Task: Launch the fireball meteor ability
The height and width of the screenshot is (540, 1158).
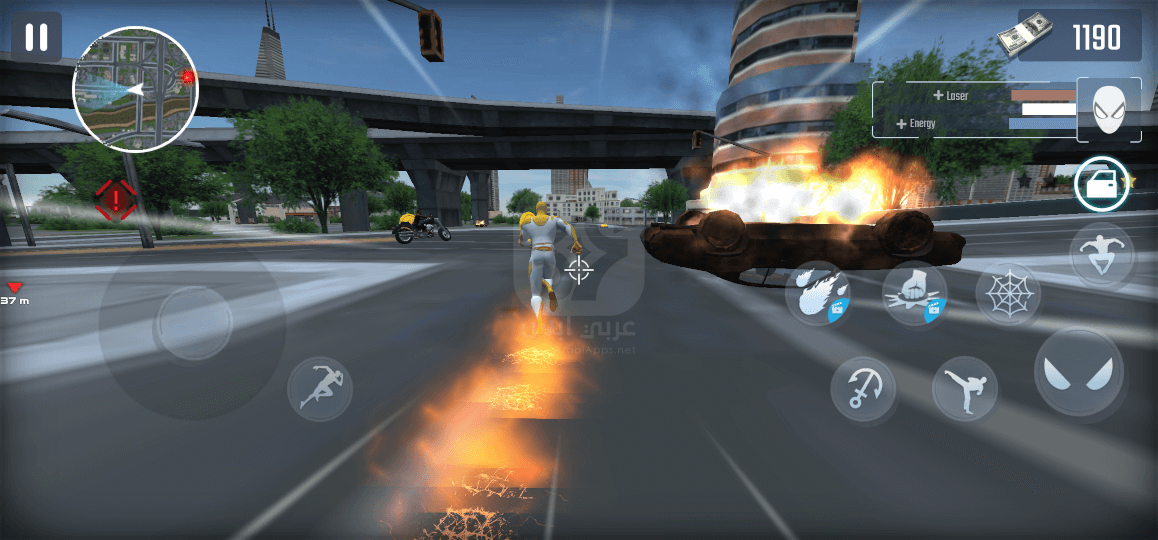Action: click(x=817, y=293)
